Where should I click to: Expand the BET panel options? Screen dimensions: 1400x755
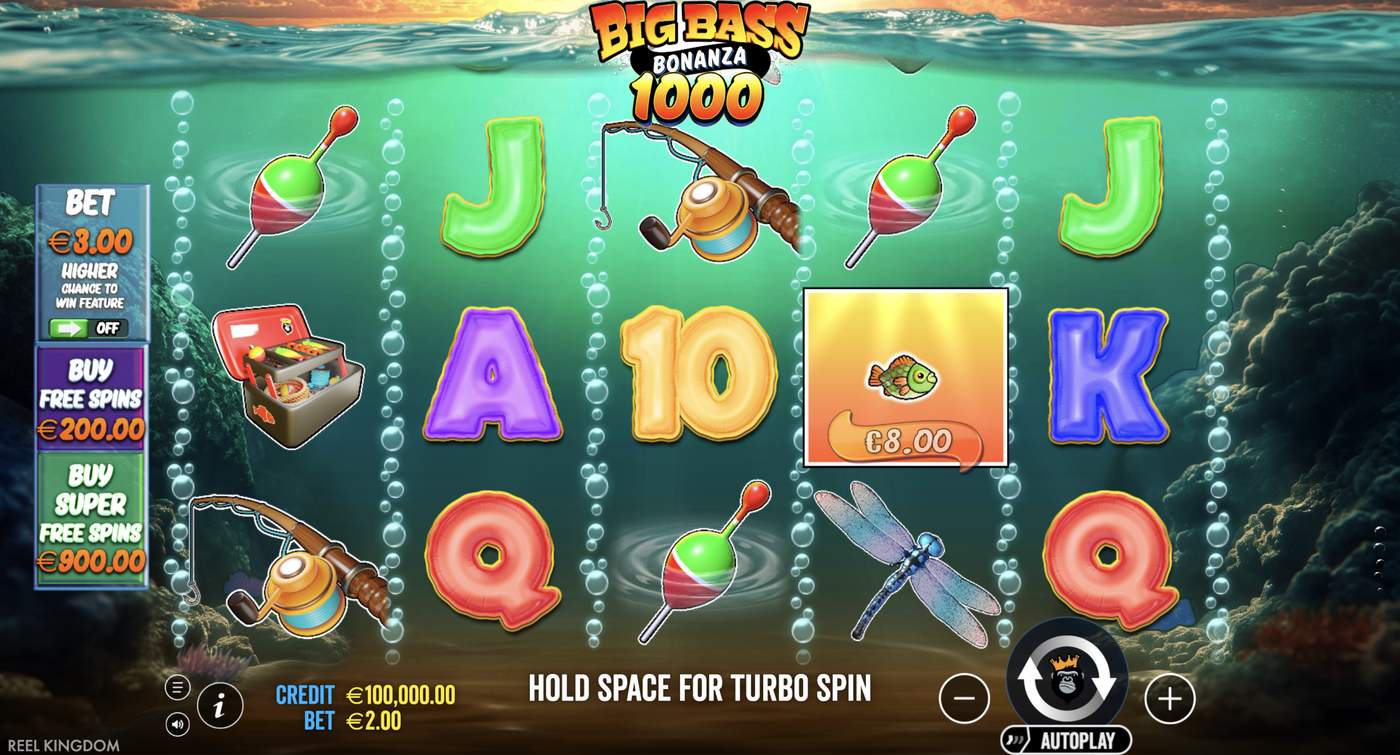click(93, 240)
